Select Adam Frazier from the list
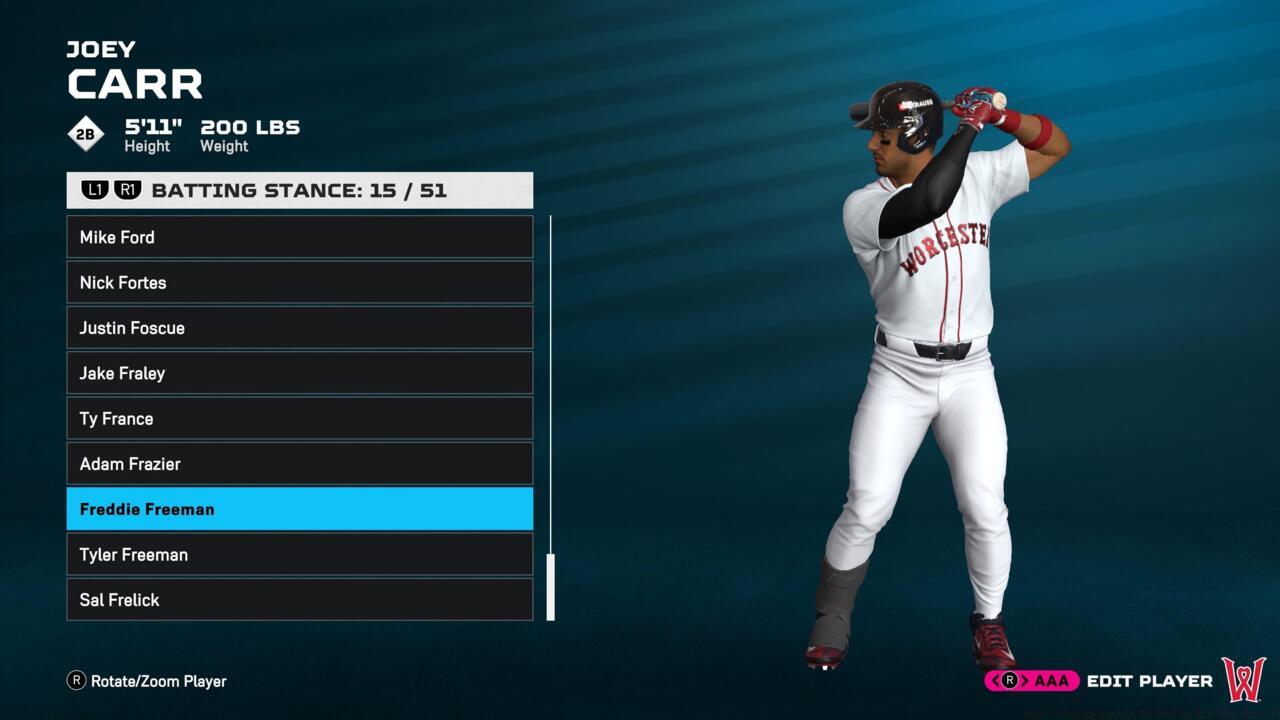Image resolution: width=1280 pixels, height=720 pixels. pyautogui.click(x=300, y=464)
